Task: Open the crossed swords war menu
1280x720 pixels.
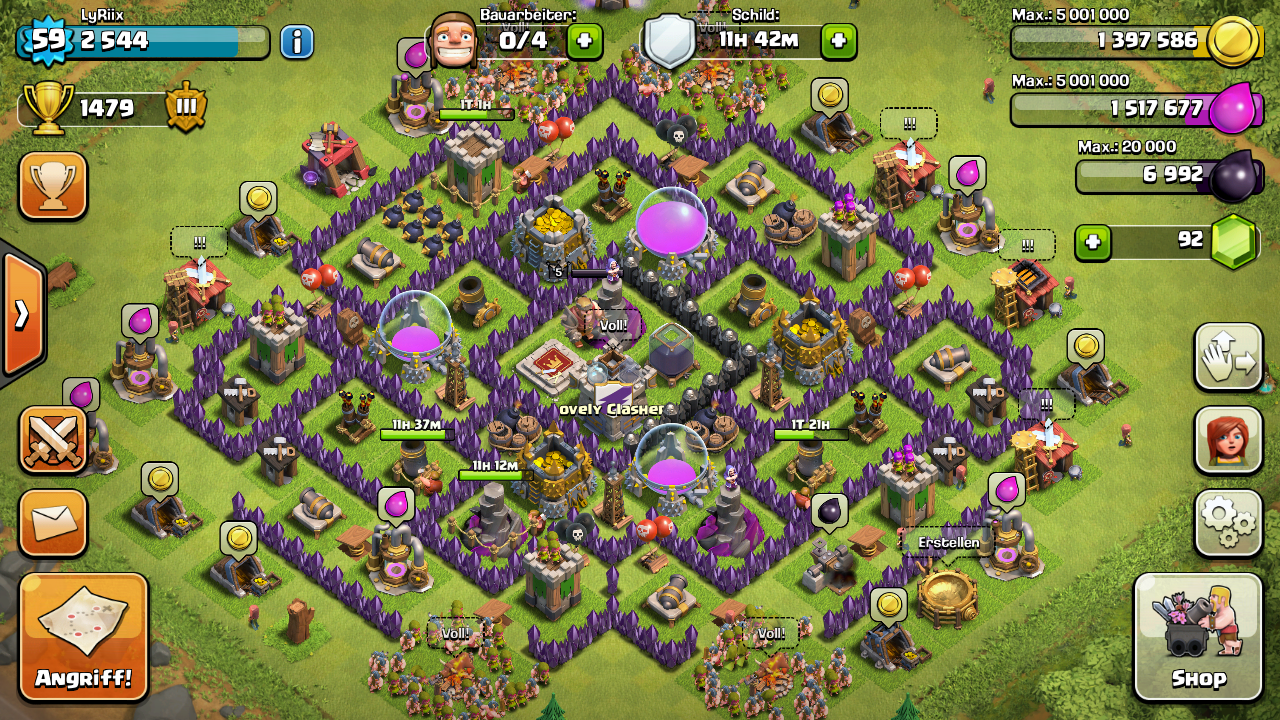Action: [53, 440]
